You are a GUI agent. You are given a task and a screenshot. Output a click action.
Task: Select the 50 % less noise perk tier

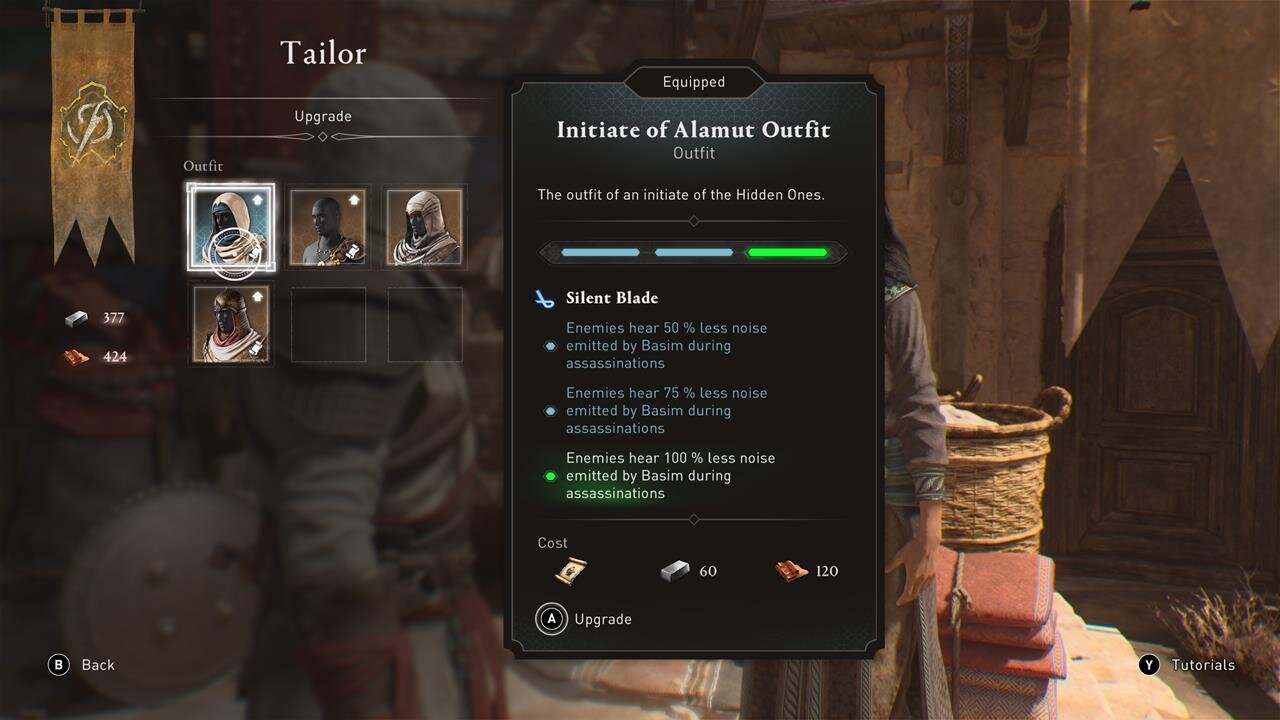[666, 345]
